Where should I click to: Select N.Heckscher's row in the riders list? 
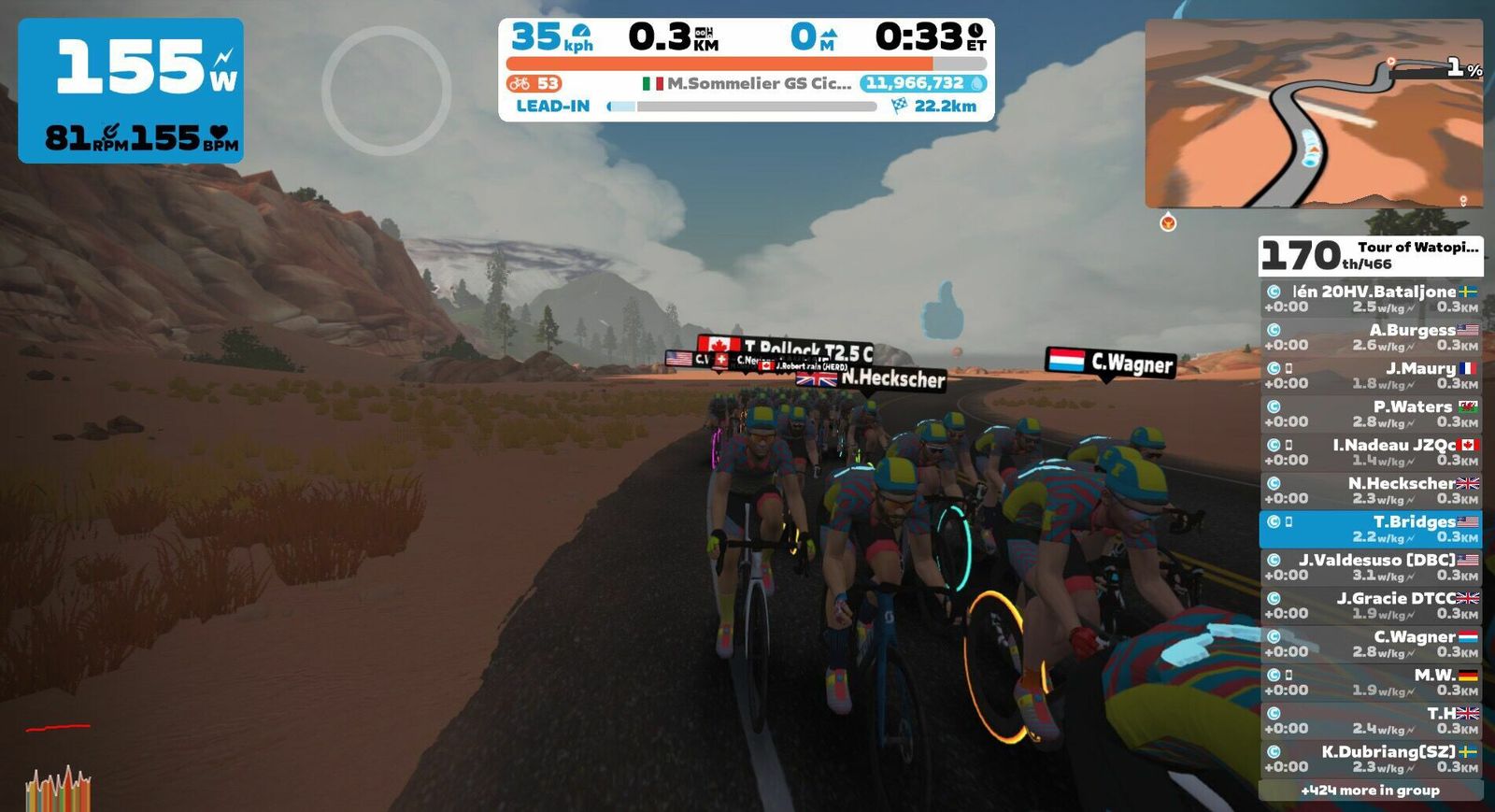tap(1371, 491)
